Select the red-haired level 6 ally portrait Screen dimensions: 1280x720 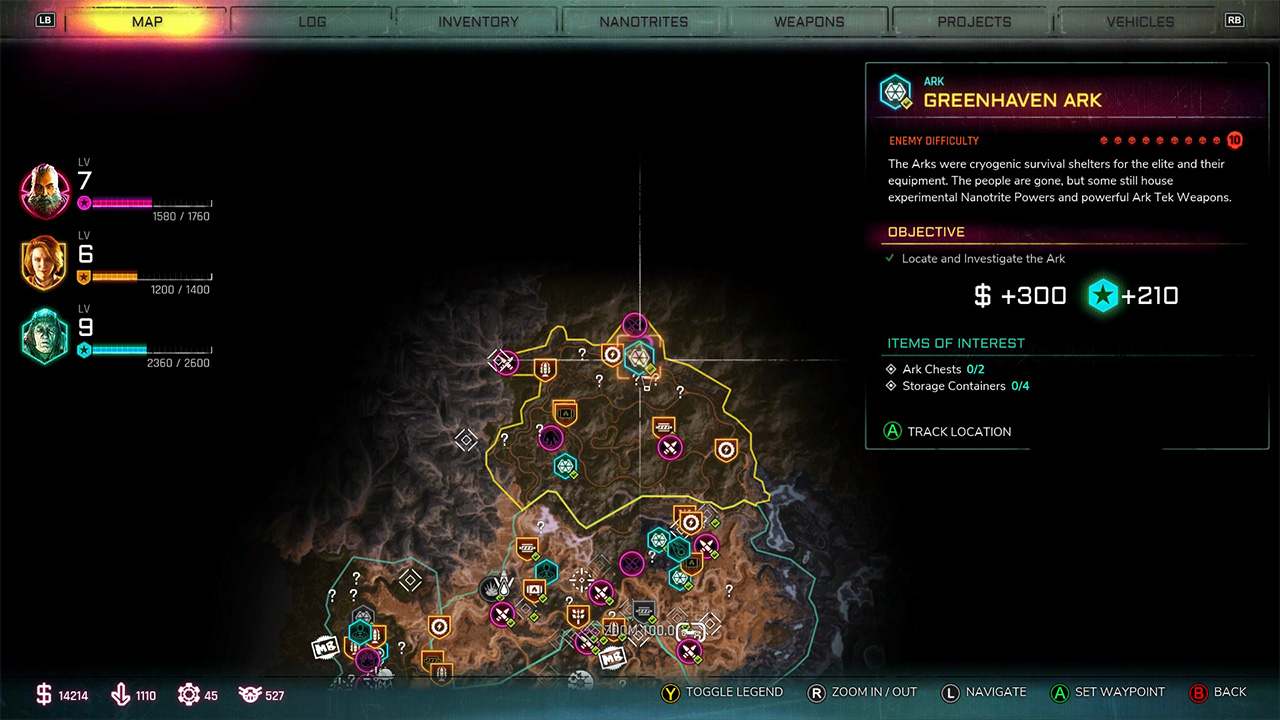(x=45, y=263)
